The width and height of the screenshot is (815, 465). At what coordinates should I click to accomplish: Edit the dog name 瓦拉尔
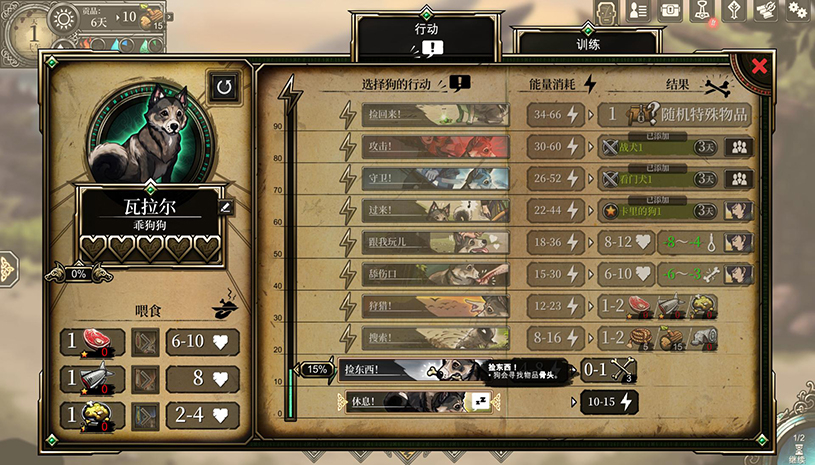pos(225,207)
